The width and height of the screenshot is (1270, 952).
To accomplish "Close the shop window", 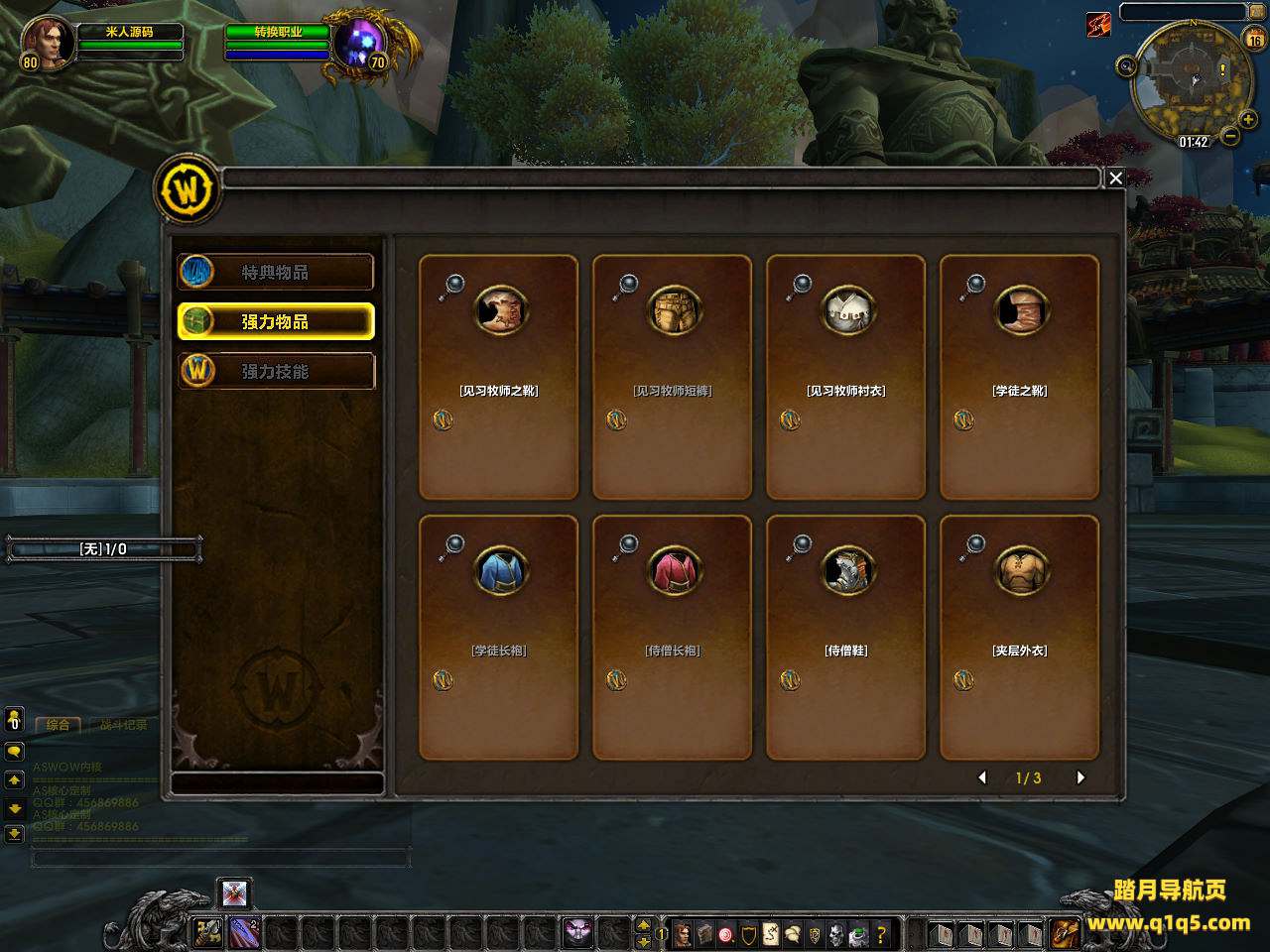I will (x=1115, y=178).
